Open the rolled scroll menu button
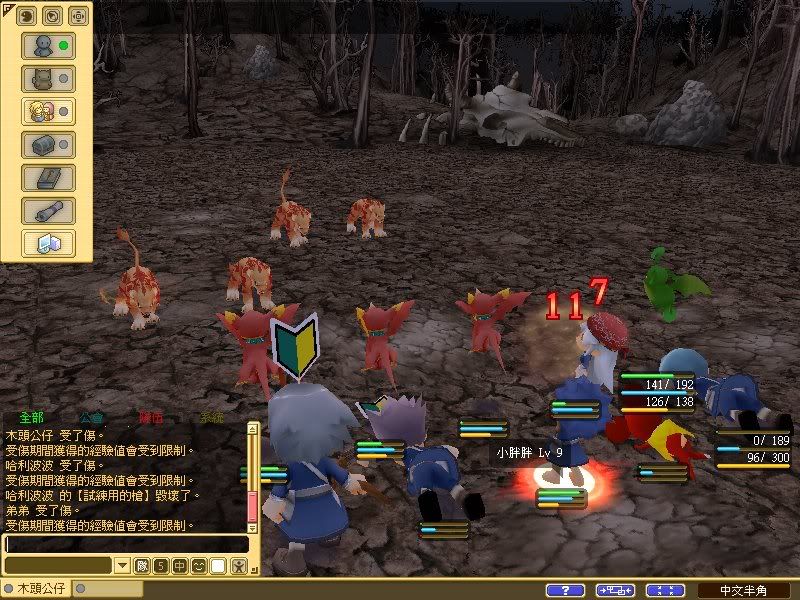Viewport: 800px width, 600px height. [48, 210]
